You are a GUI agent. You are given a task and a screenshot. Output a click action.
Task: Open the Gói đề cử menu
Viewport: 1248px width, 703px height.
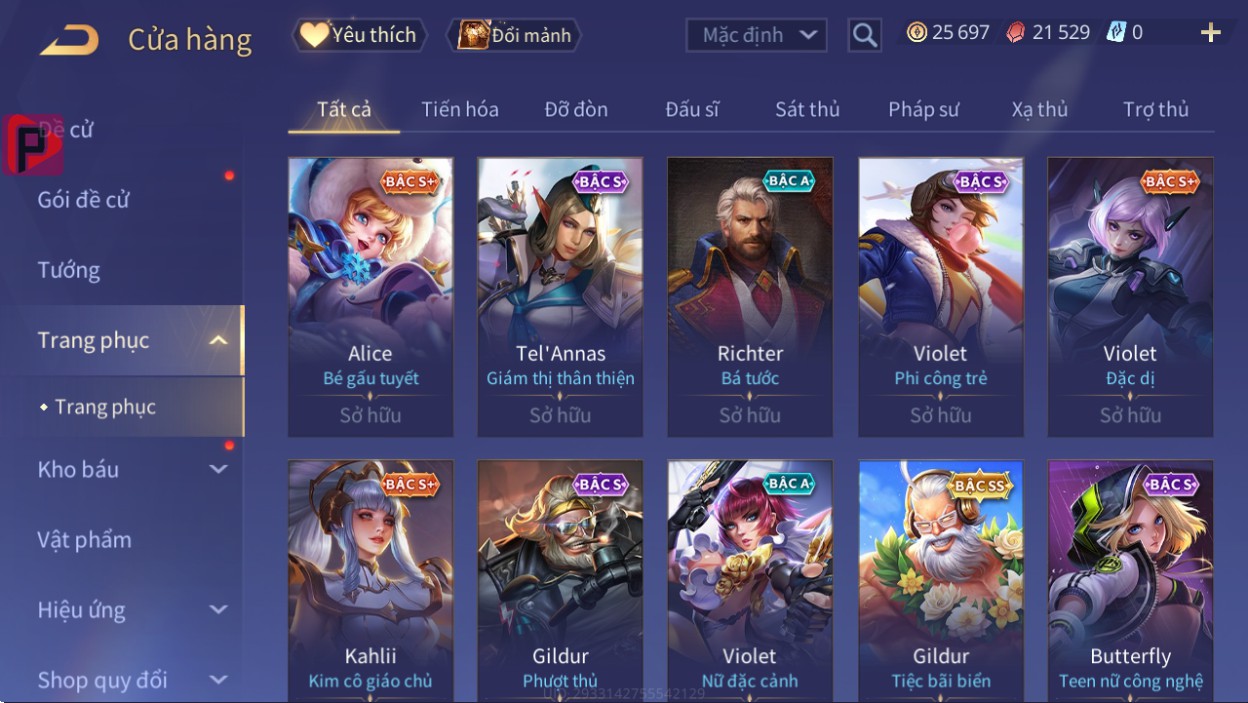click(84, 199)
